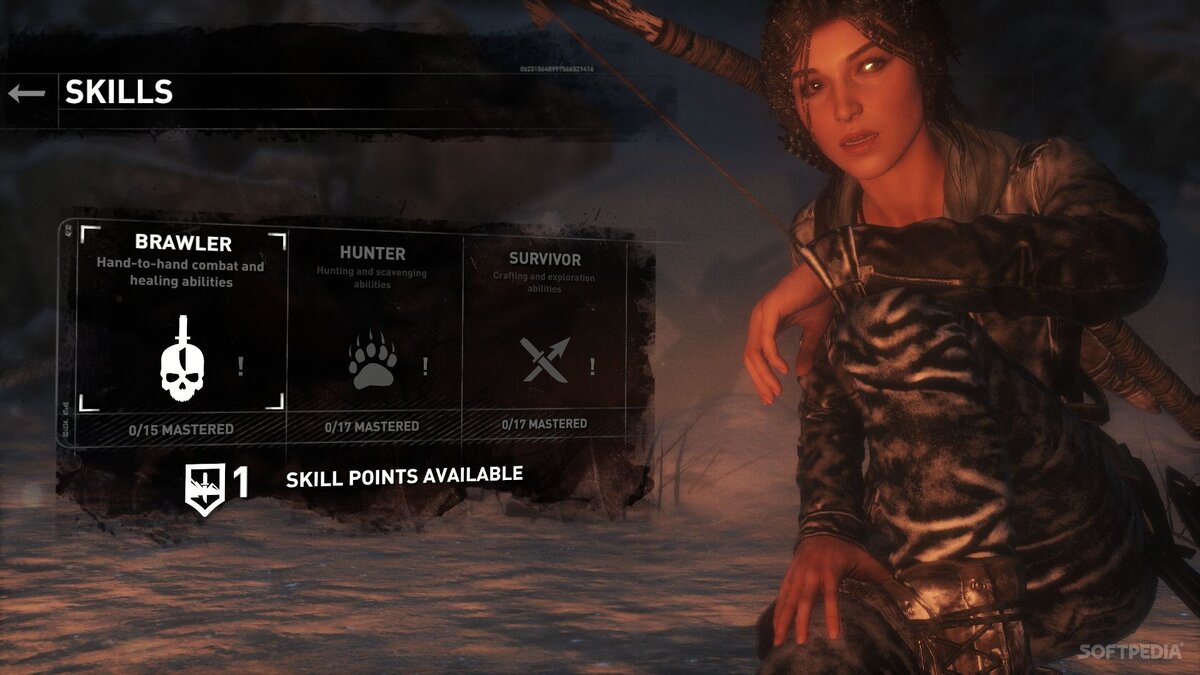Go back using the left arrow
1200x675 pixels.
point(27,93)
